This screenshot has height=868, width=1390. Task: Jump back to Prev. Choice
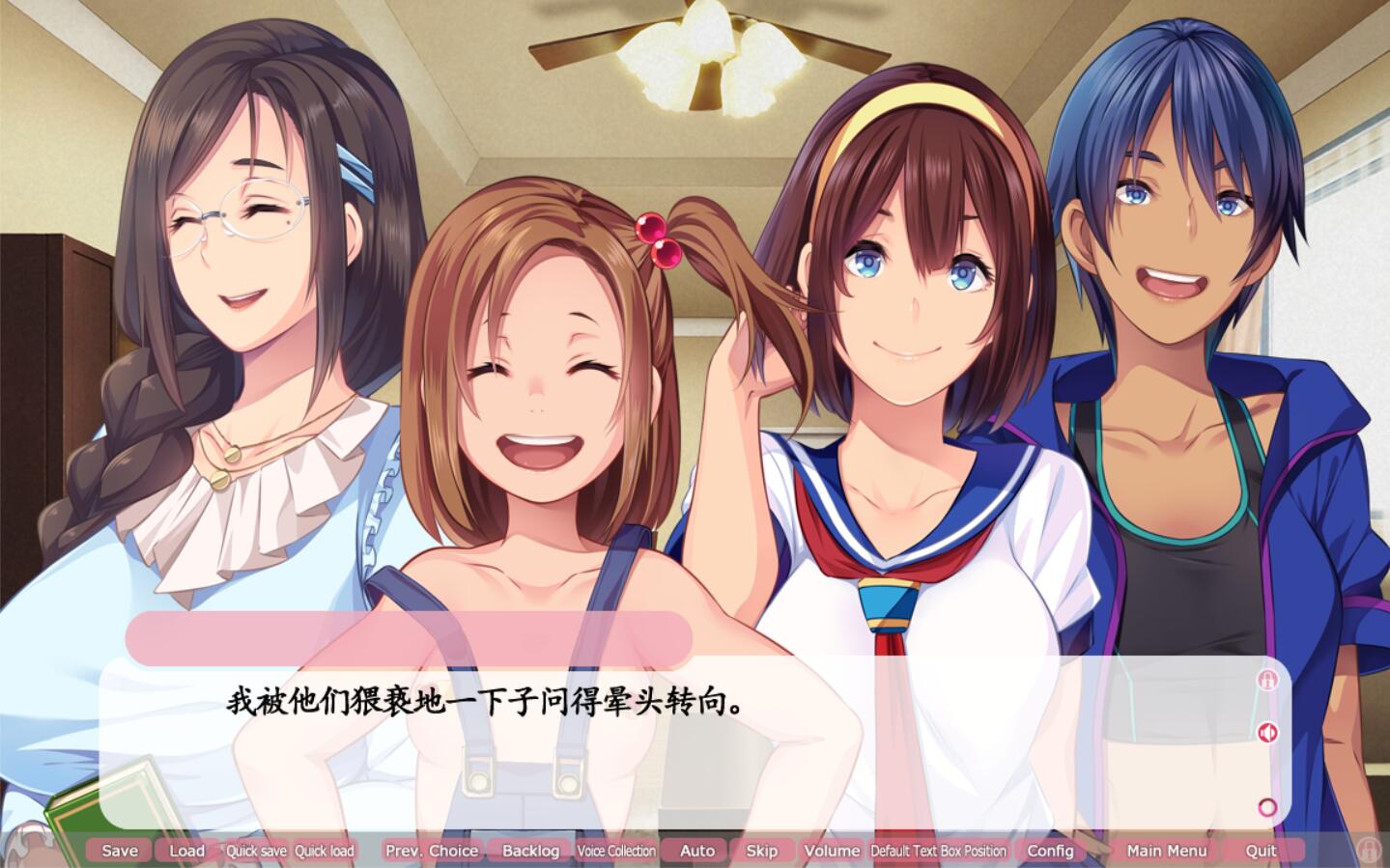point(431,851)
